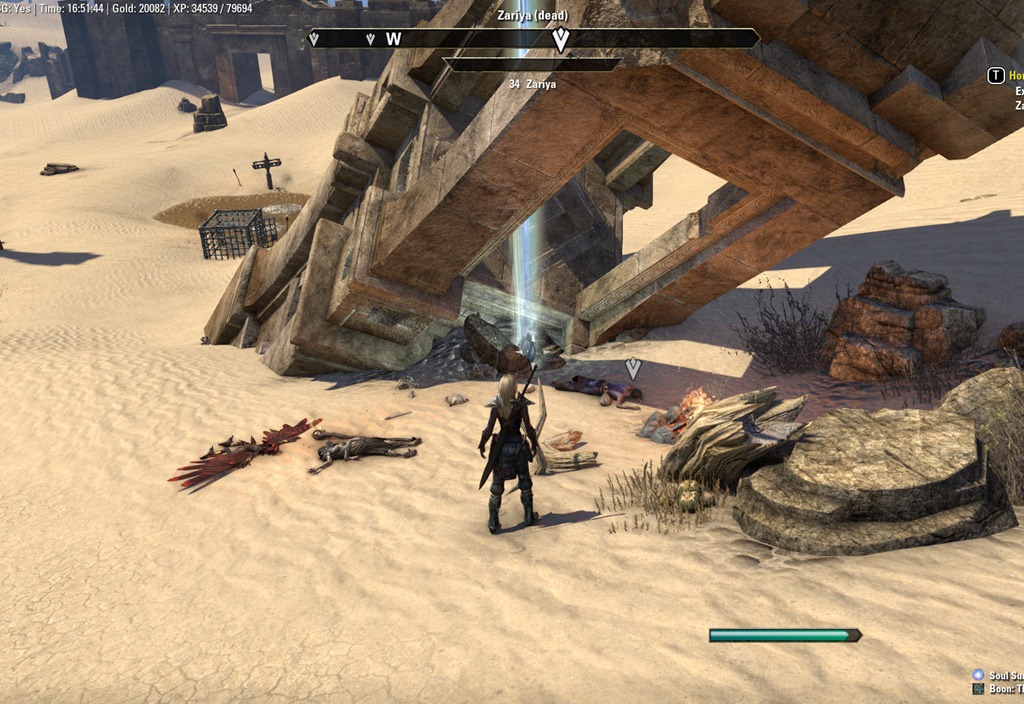Click the Soul Summons buff orb icon
Screen dimensions: 1024x704
coord(978,676)
